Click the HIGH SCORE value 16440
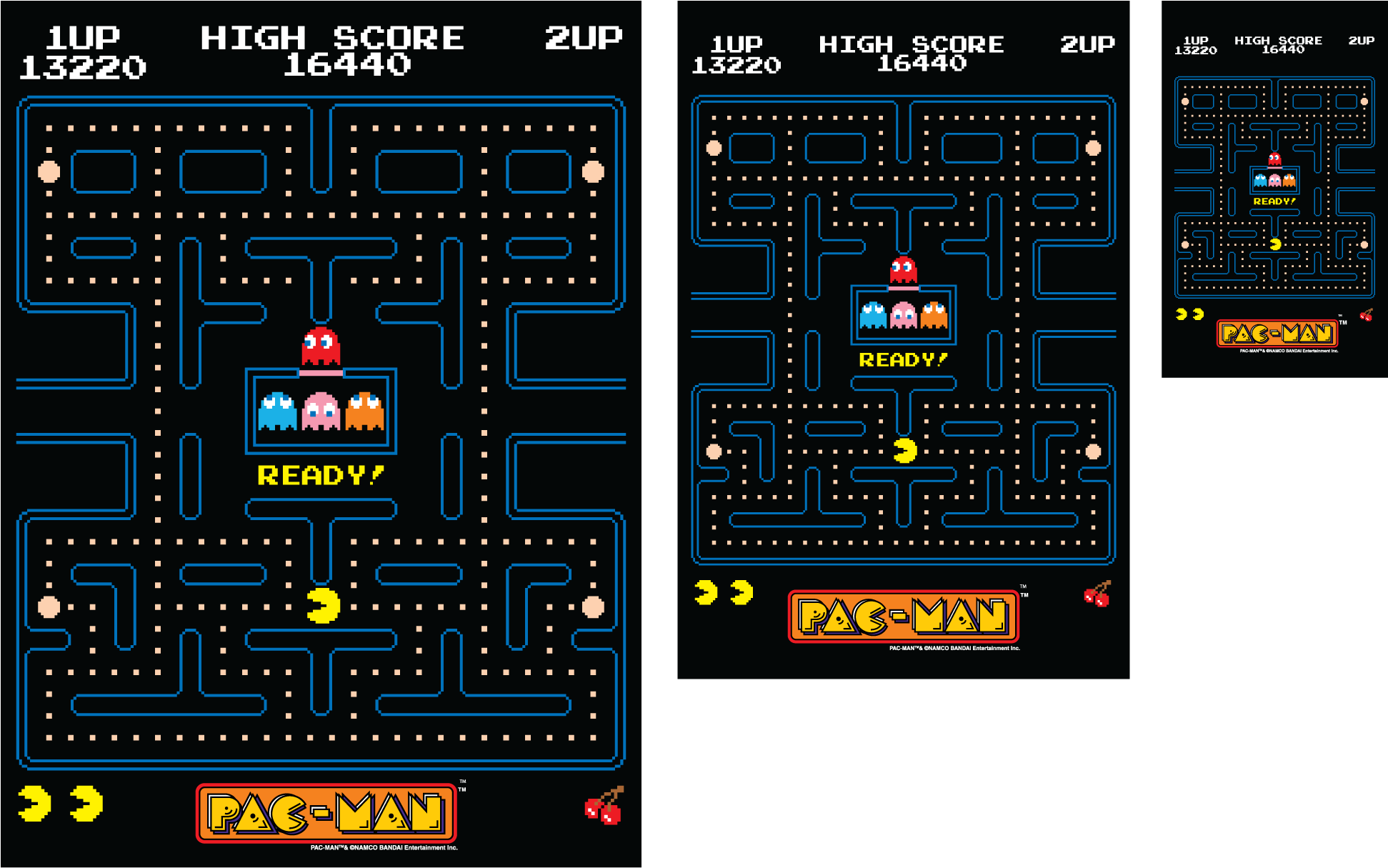The image size is (1388, 868). 348,66
